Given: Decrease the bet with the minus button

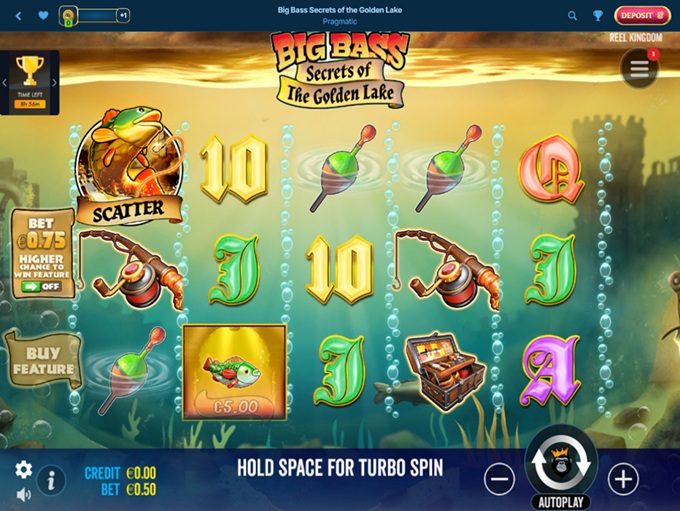Looking at the screenshot, I should pos(499,479).
